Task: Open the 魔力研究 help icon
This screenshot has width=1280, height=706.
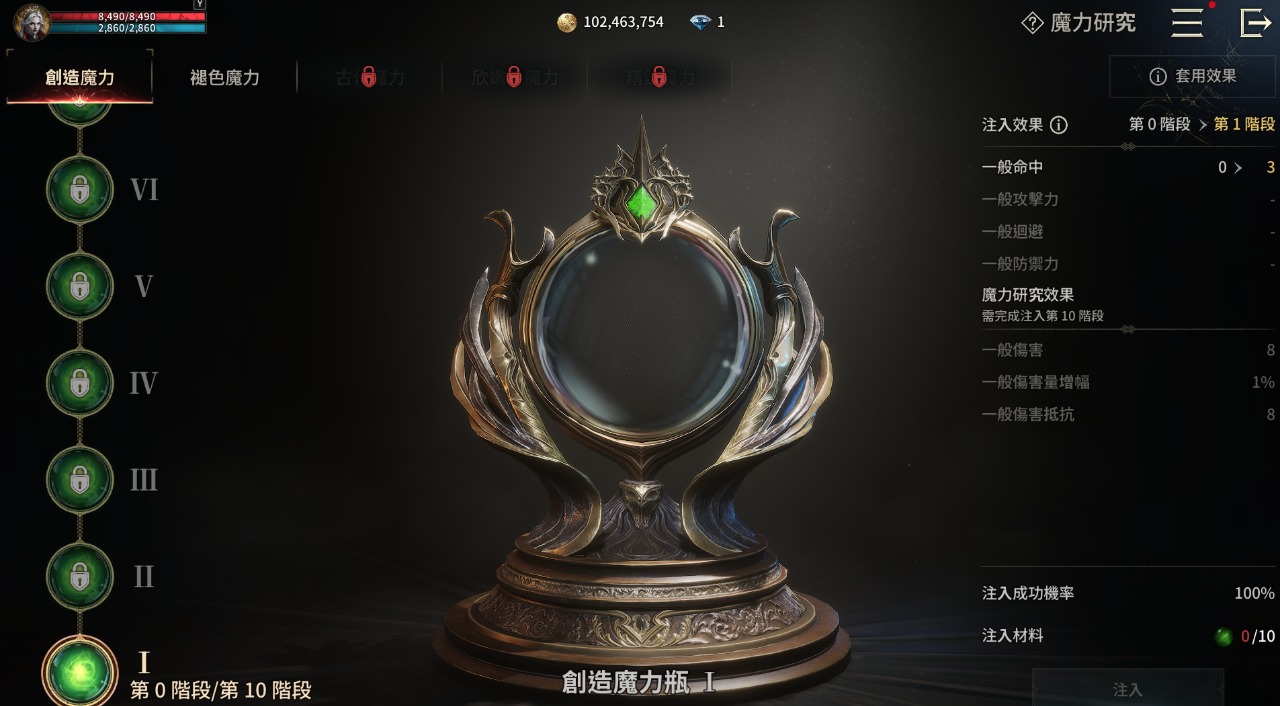Action: click(1032, 23)
